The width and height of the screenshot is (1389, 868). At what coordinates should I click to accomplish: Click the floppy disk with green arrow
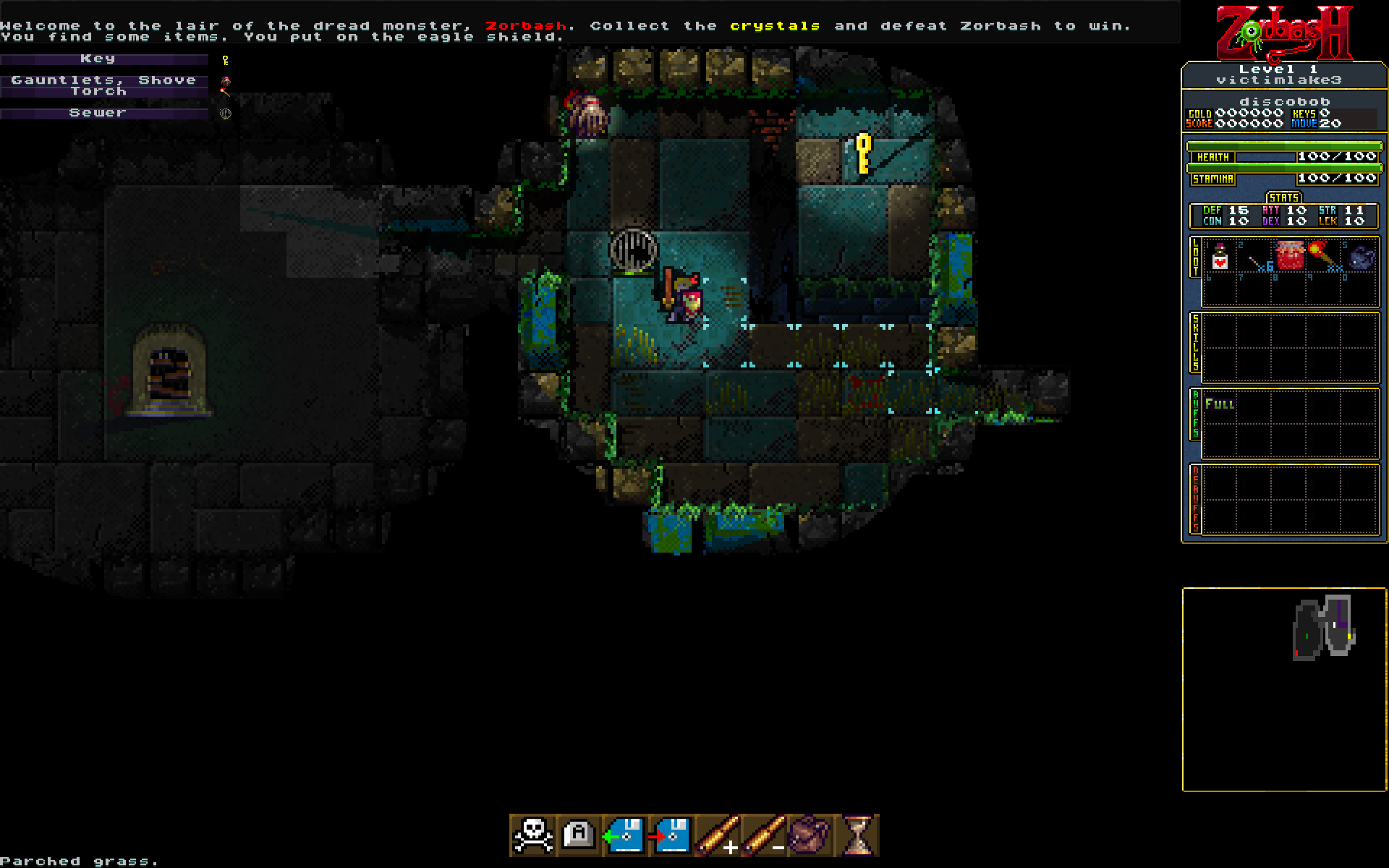point(624,835)
